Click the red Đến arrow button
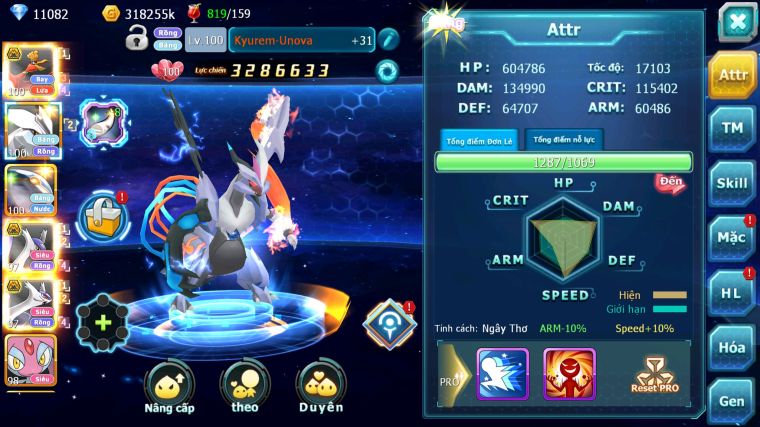The image size is (760, 427). coord(669,183)
